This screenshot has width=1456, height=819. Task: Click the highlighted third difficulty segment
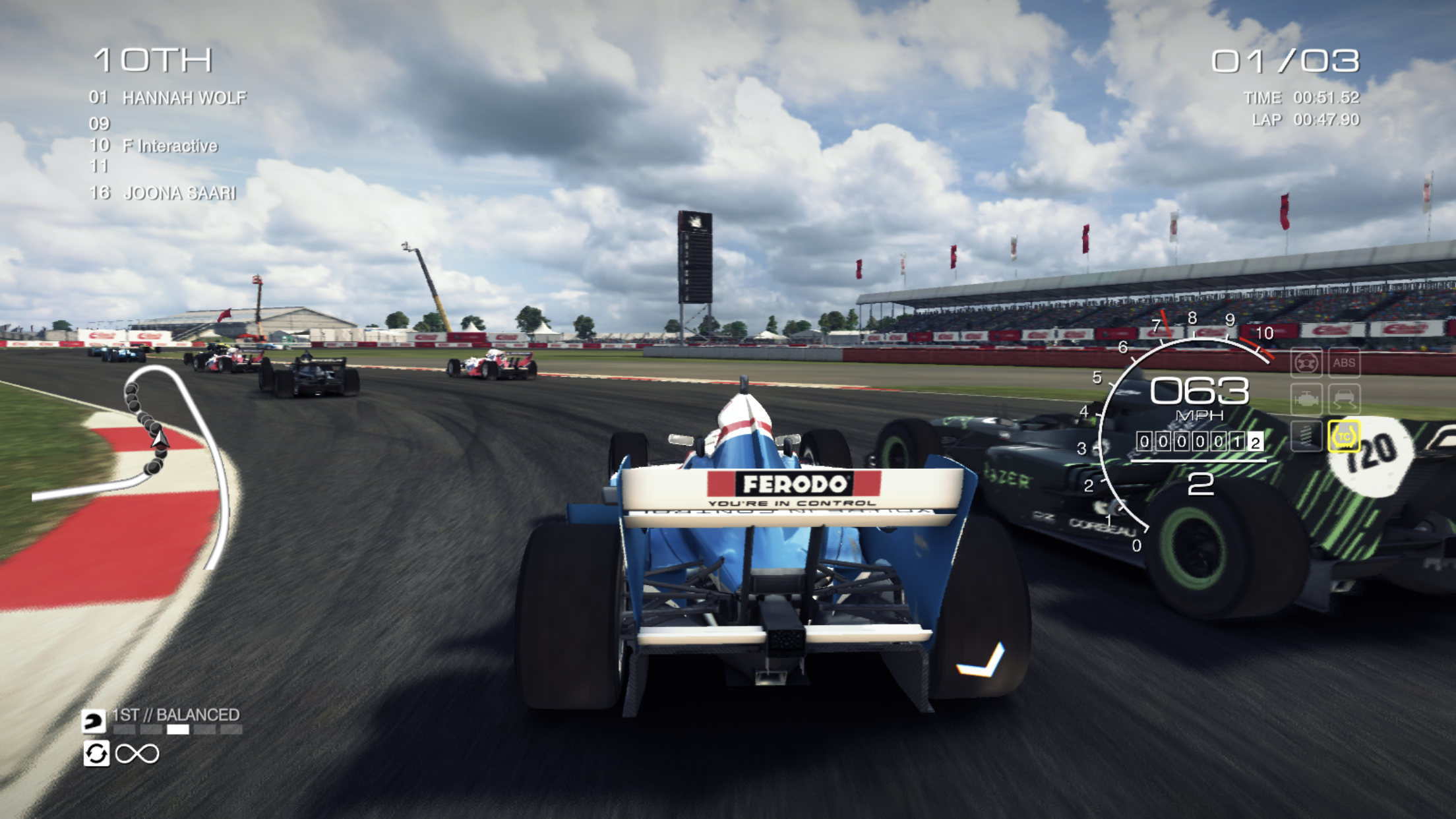(179, 731)
